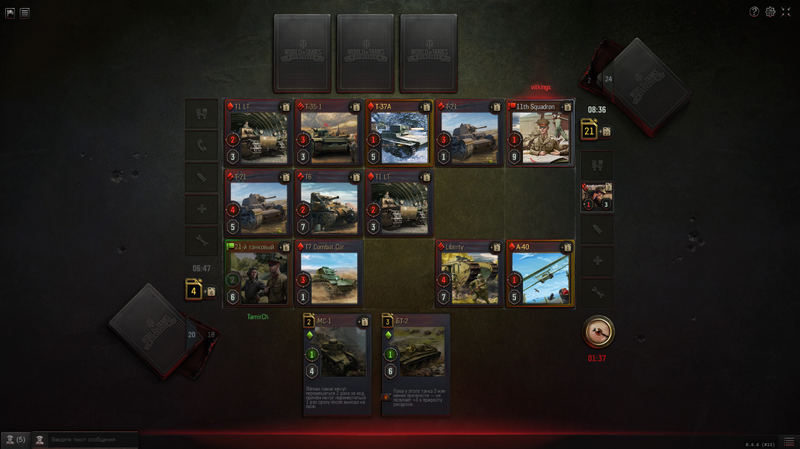
Task: Focus the chat message input field
Action: [90, 439]
